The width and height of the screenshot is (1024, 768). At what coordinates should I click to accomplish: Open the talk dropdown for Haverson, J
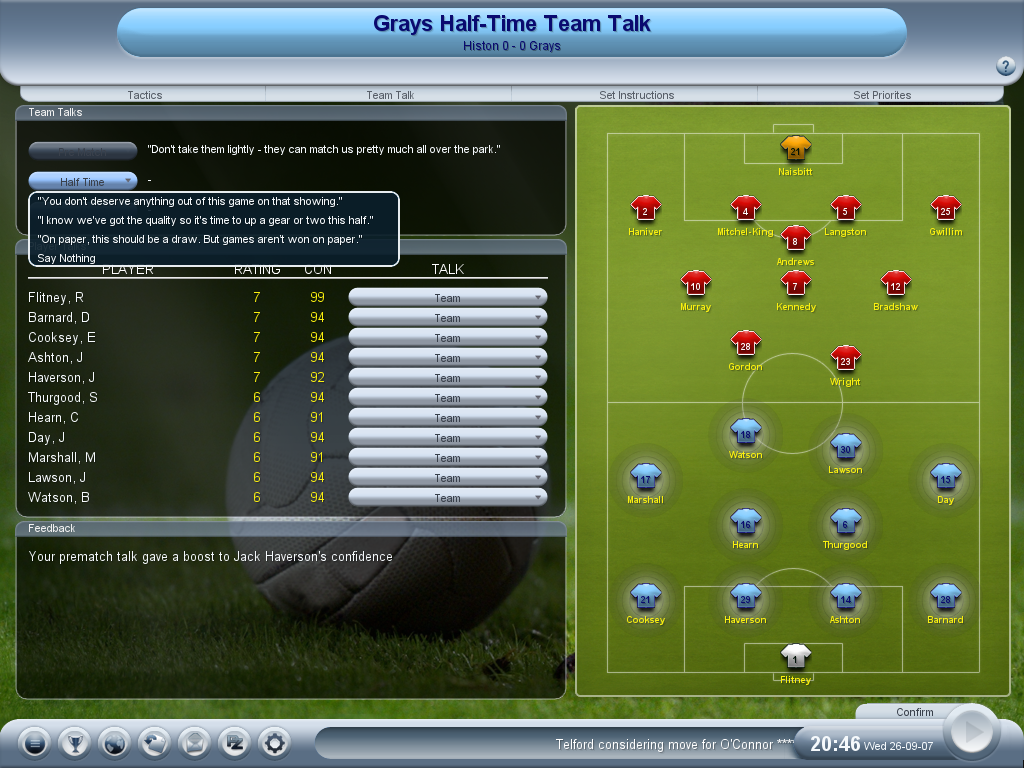click(447, 377)
